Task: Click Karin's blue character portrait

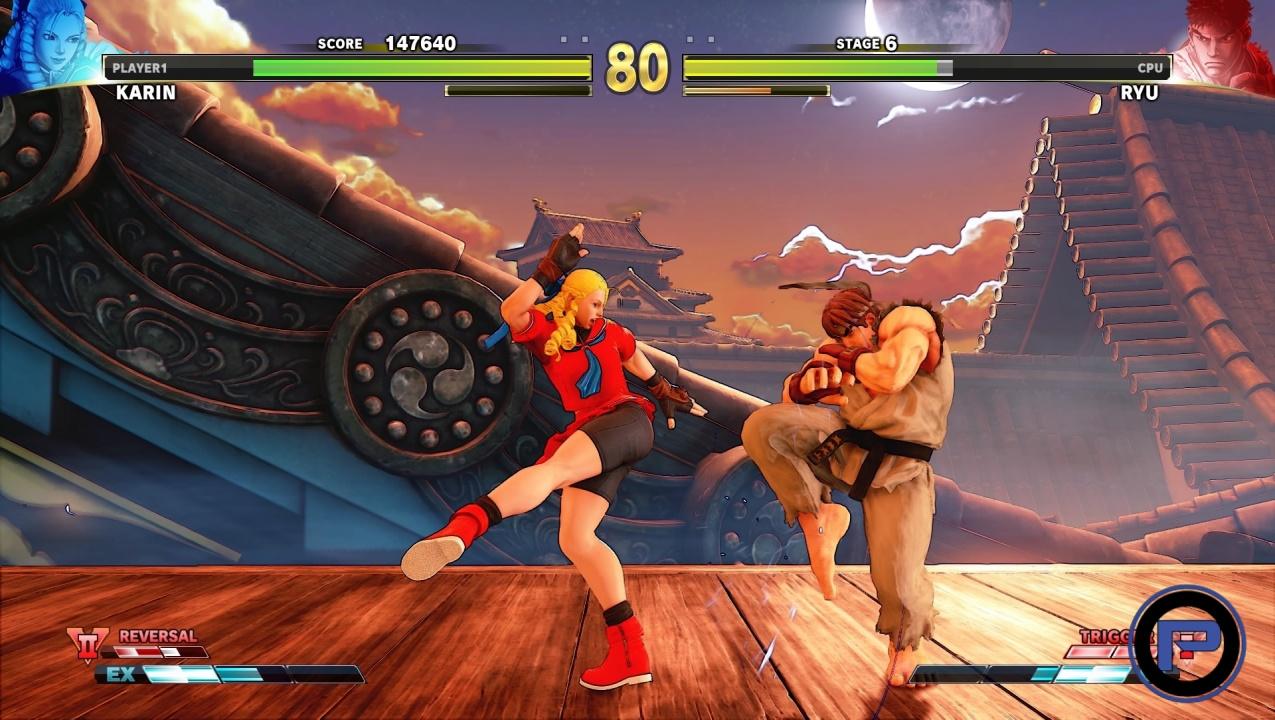Action: (x=50, y=40)
